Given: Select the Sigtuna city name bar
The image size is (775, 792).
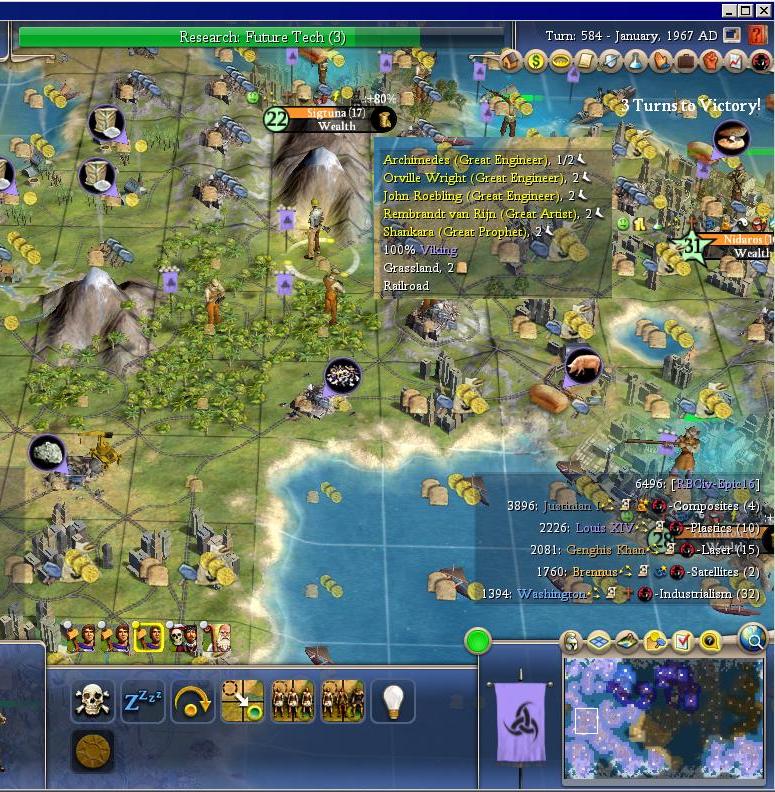Looking at the screenshot, I should [329, 119].
